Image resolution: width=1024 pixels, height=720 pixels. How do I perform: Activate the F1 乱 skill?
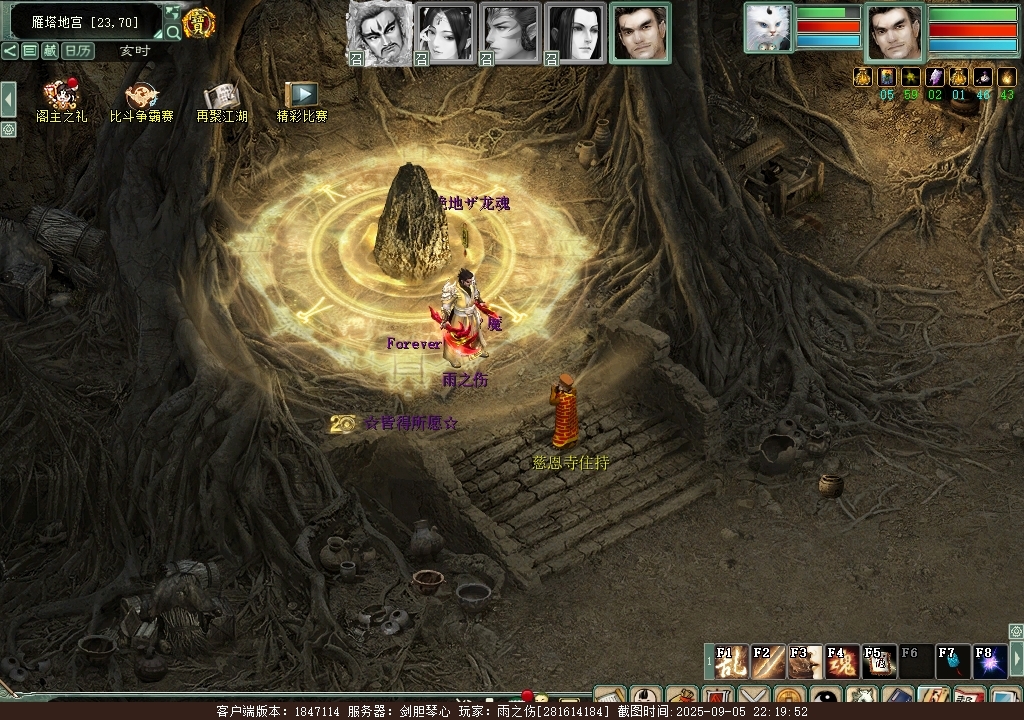(731, 662)
